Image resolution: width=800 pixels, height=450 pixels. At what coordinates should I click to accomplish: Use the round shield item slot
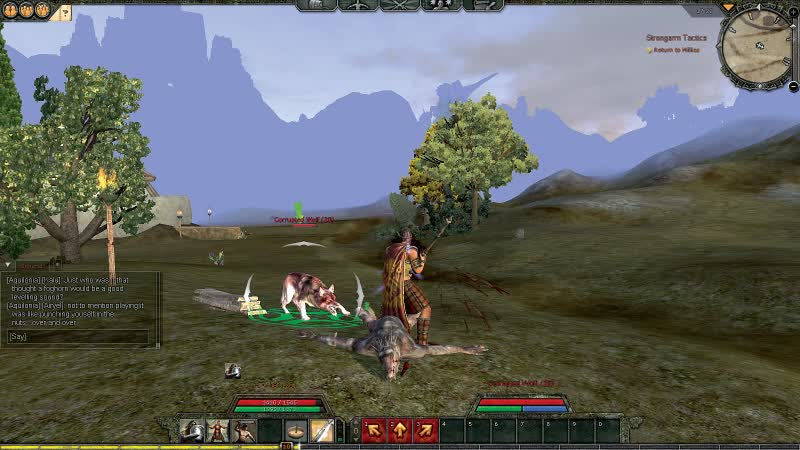click(x=296, y=431)
